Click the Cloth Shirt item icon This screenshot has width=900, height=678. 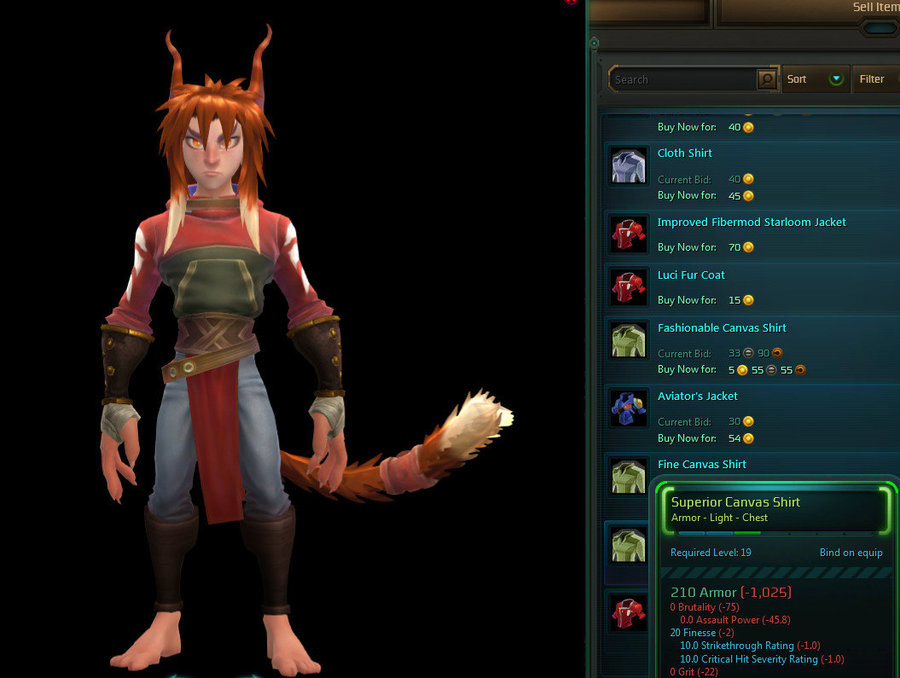(628, 166)
